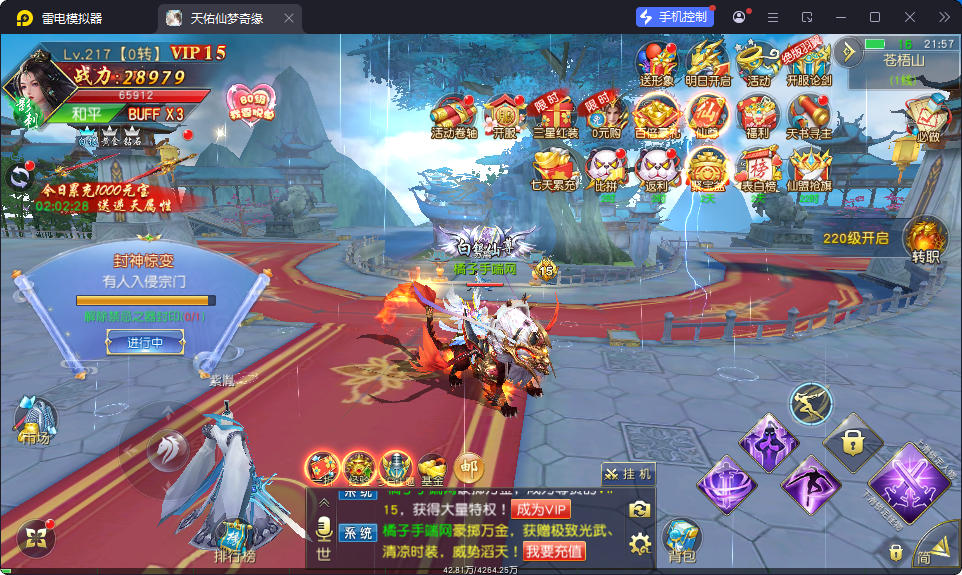Open the 聚宝盆 treasure bowl icon

click(707, 170)
